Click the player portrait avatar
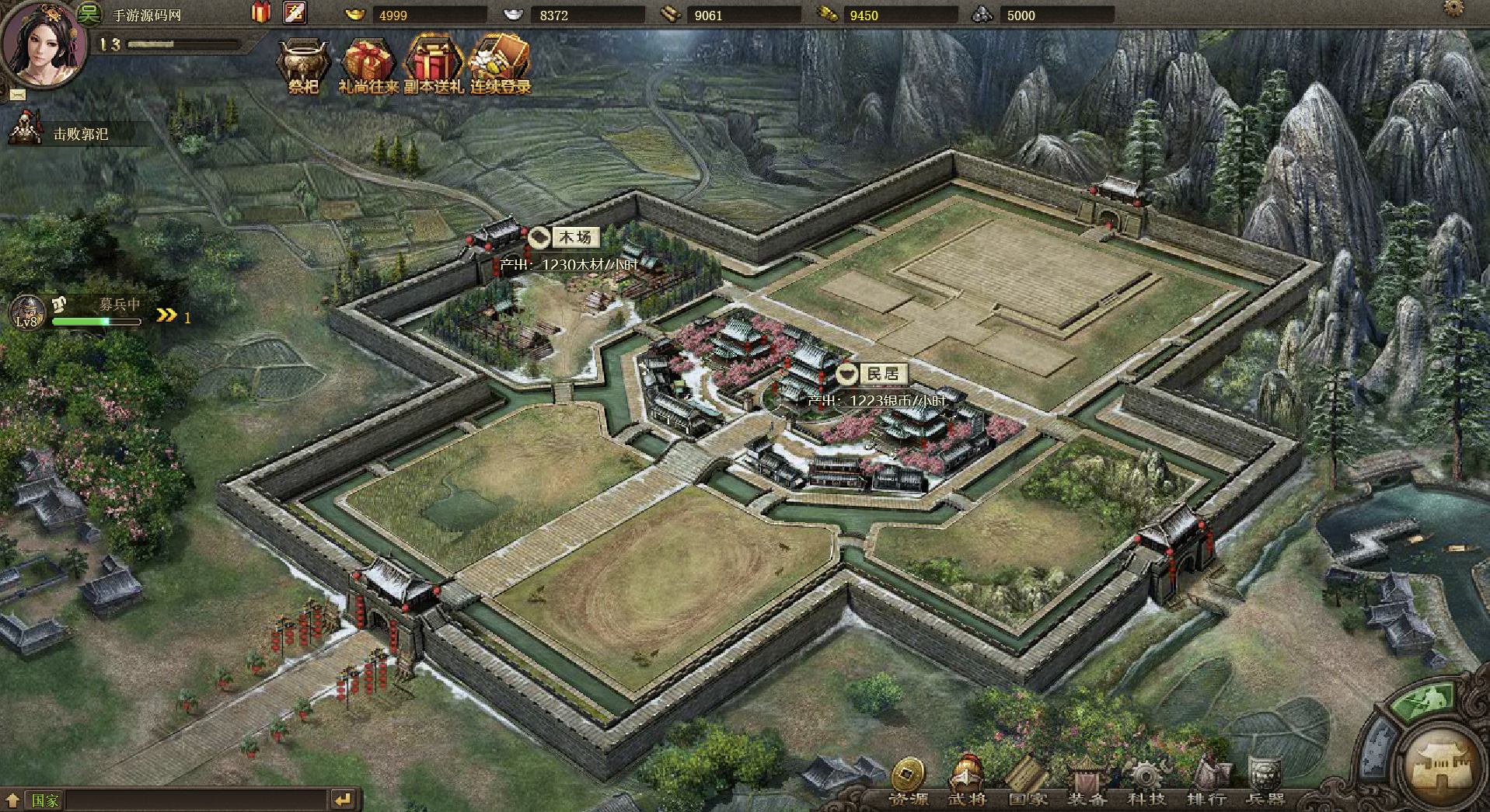 pyautogui.click(x=41, y=45)
